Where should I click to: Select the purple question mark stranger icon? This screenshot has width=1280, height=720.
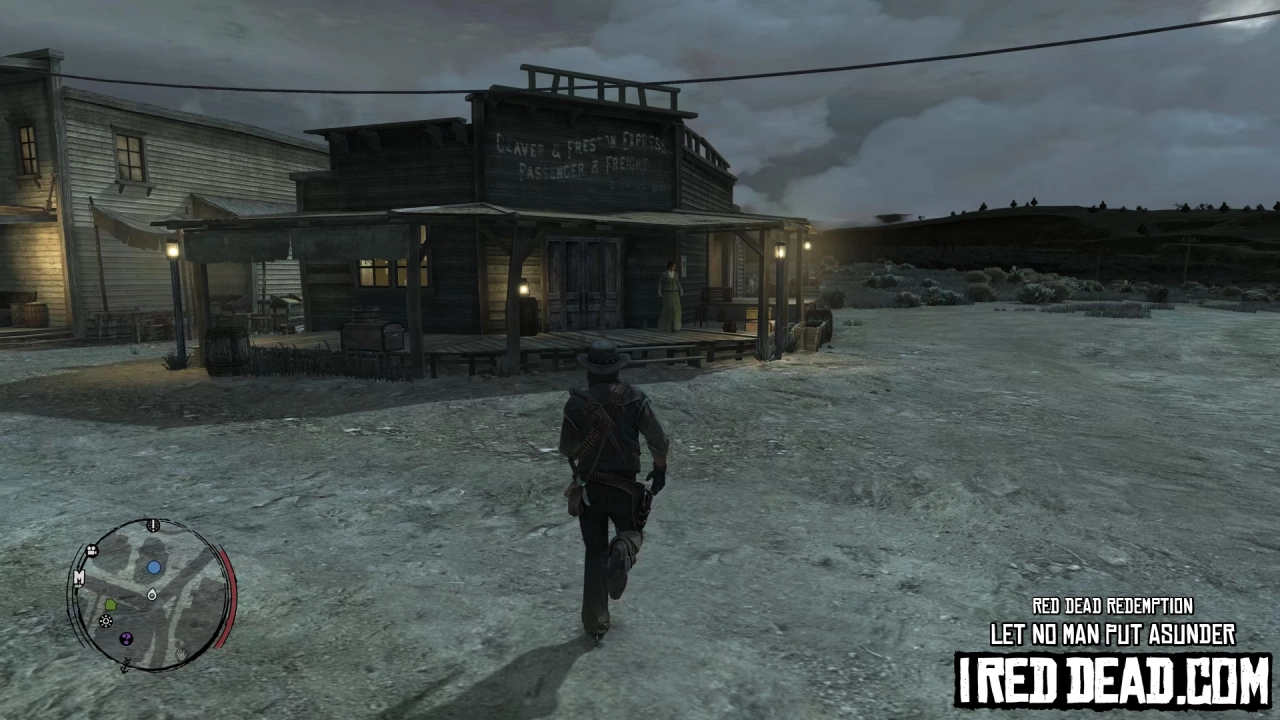[126, 638]
